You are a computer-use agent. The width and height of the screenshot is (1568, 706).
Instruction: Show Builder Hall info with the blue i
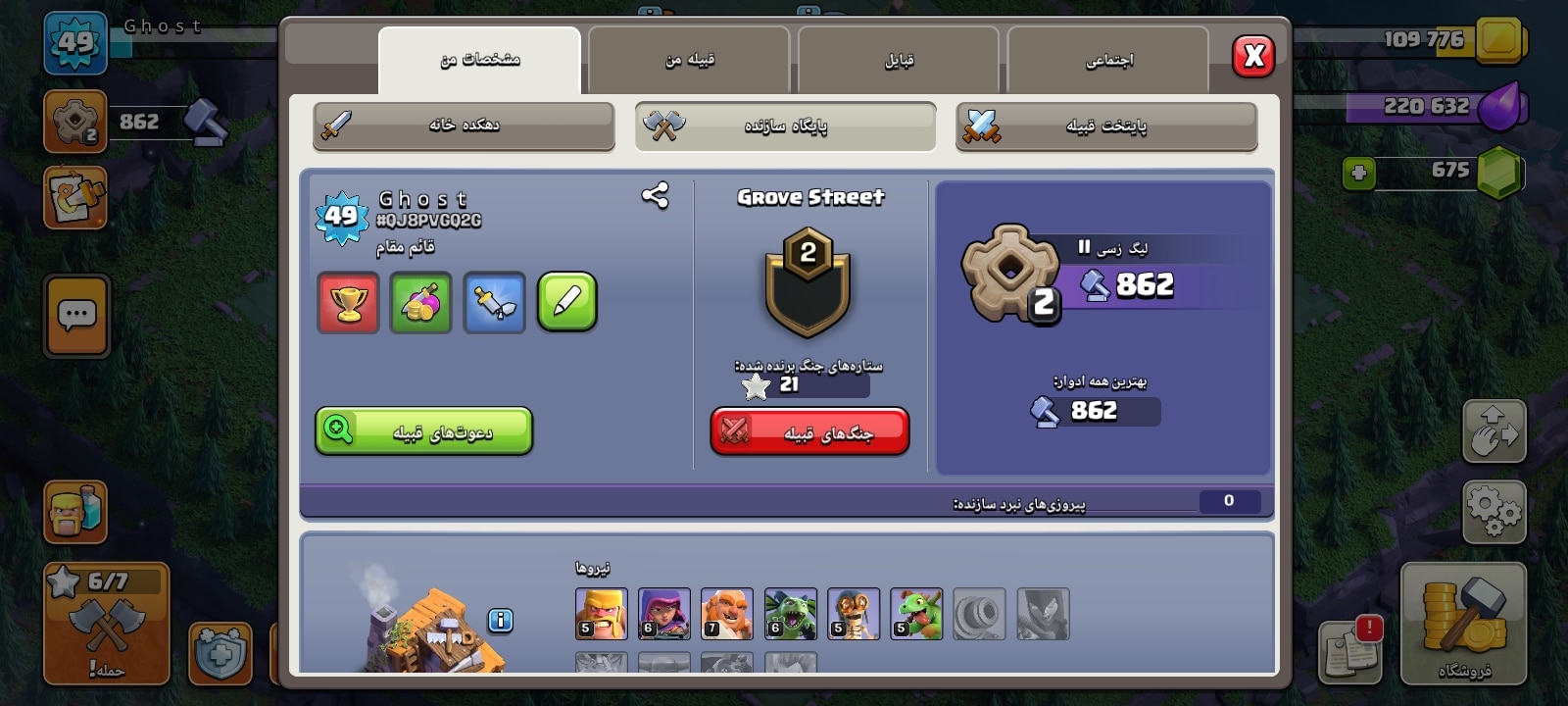point(500,621)
